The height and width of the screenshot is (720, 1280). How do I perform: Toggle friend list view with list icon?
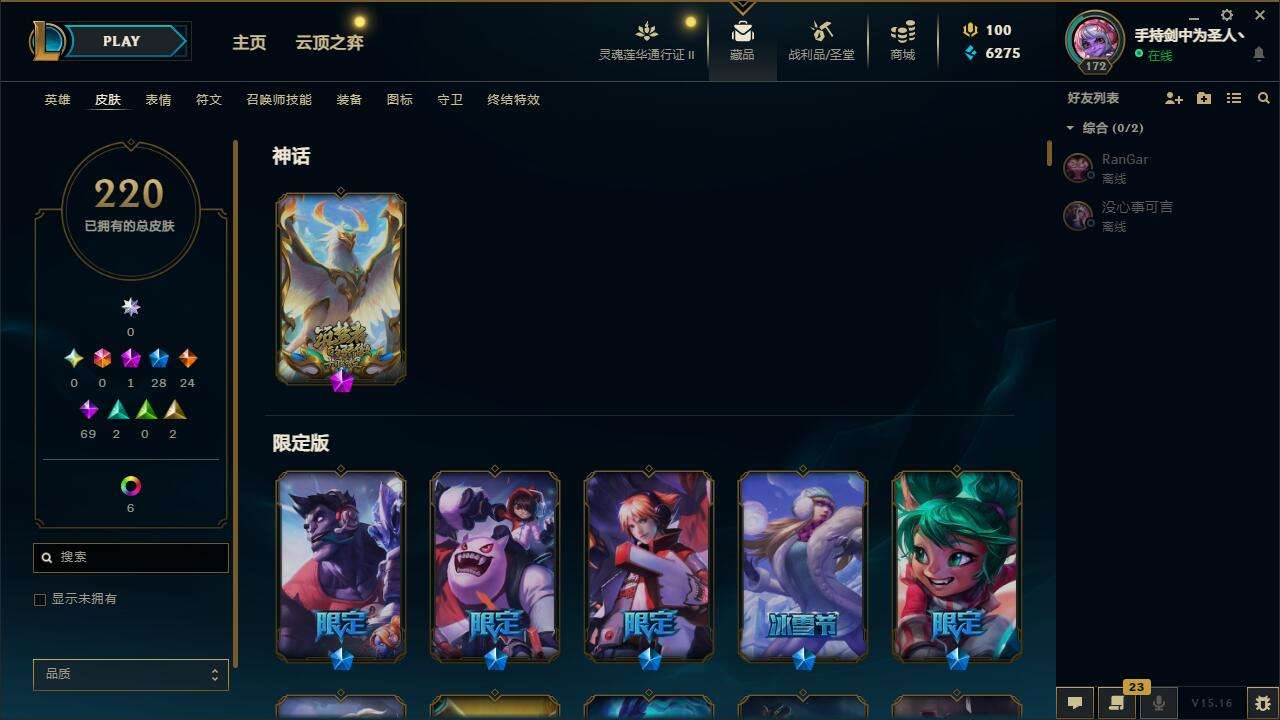pos(1234,98)
